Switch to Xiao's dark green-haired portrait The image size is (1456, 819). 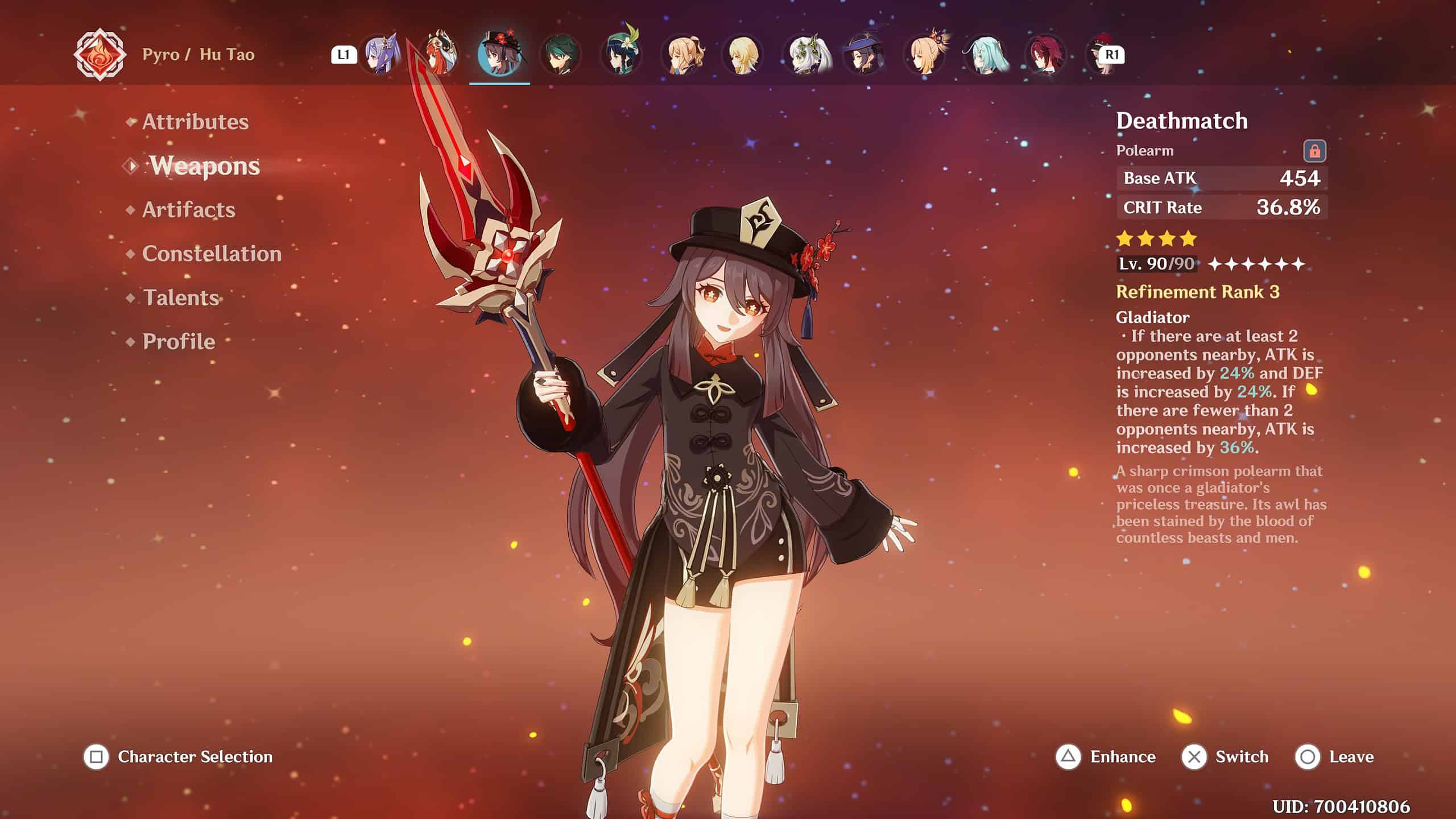click(560, 55)
